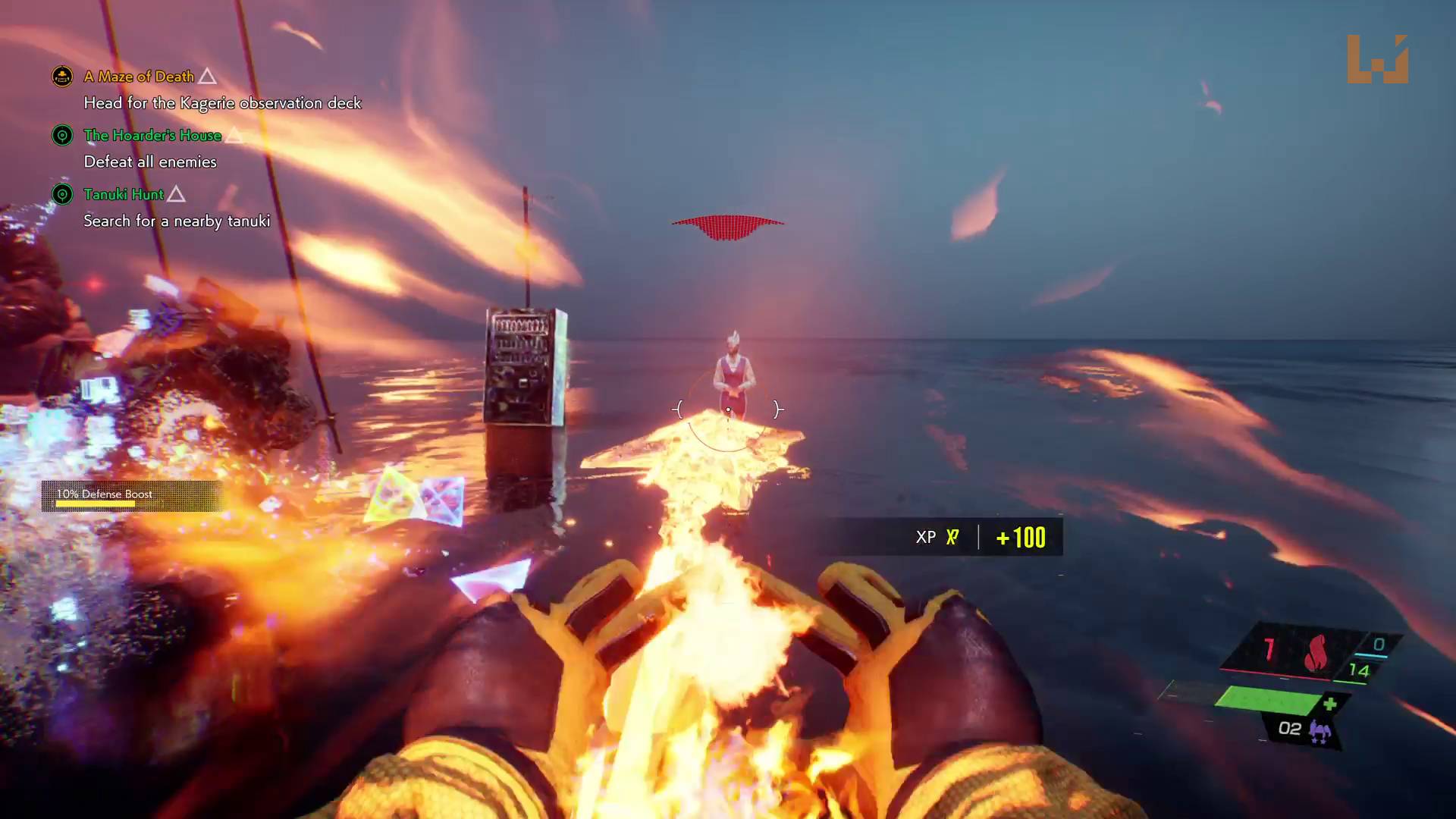Click the main quest round marker icon
This screenshot has width=1456, height=819.
point(62,77)
